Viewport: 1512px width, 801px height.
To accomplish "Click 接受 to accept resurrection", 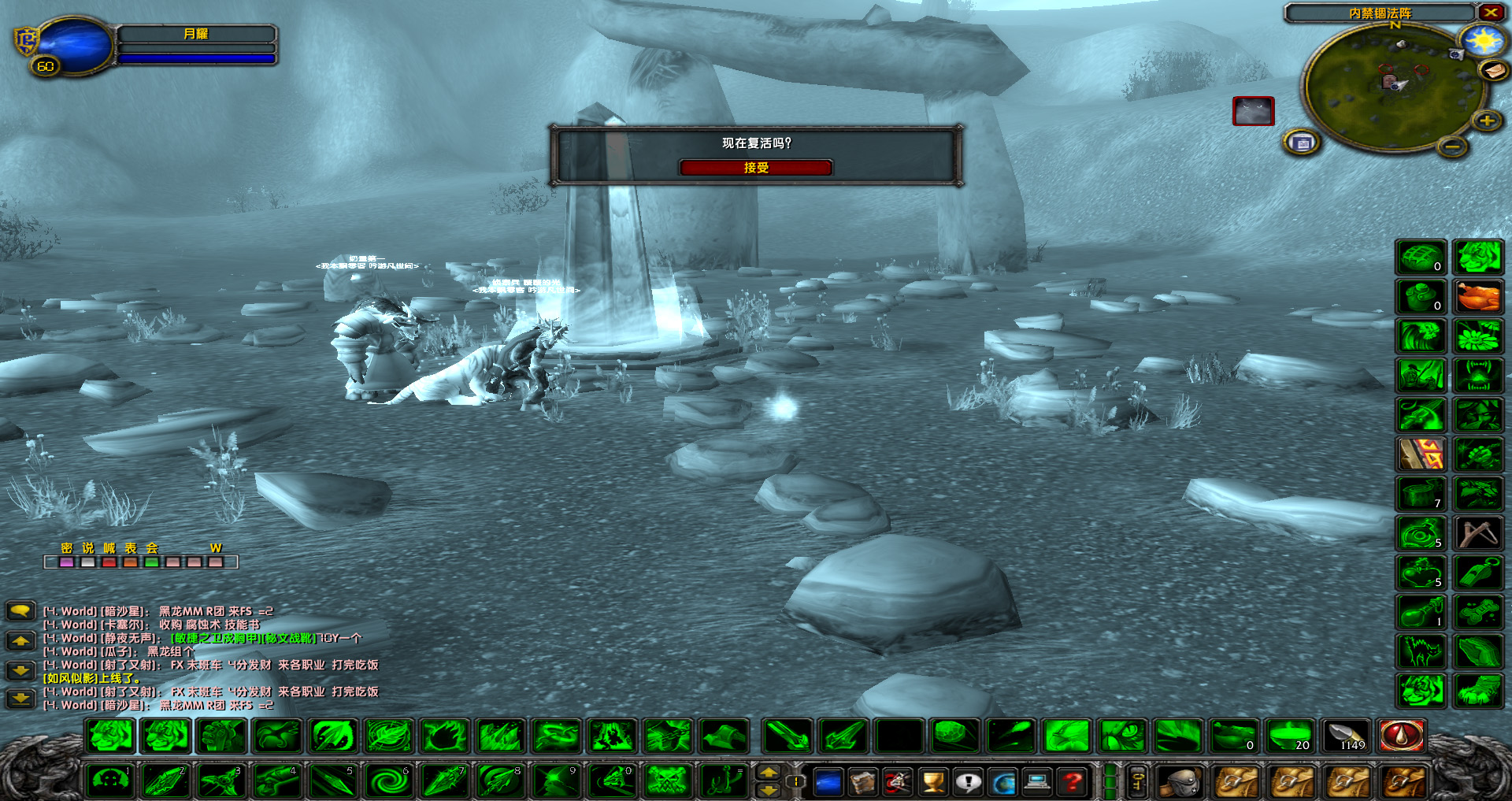I will click(x=757, y=167).
